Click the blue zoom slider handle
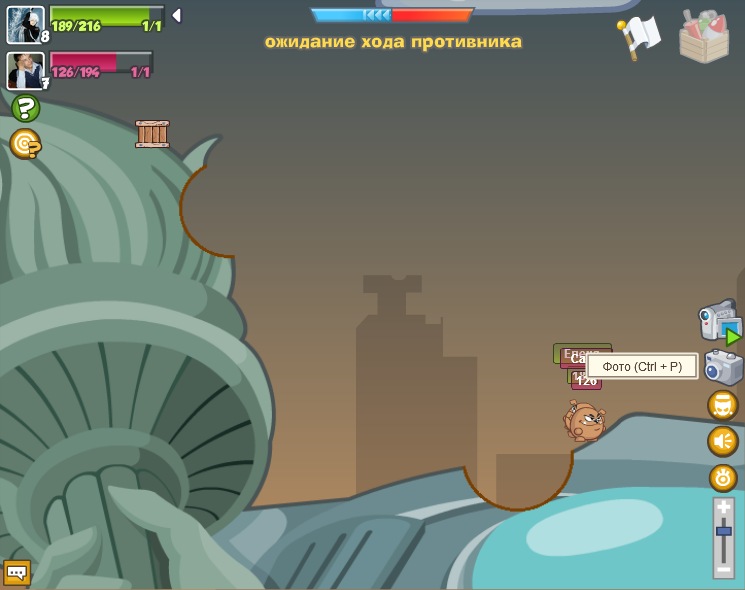The height and width of the screenshot is (590, 745). click(723, 531)
